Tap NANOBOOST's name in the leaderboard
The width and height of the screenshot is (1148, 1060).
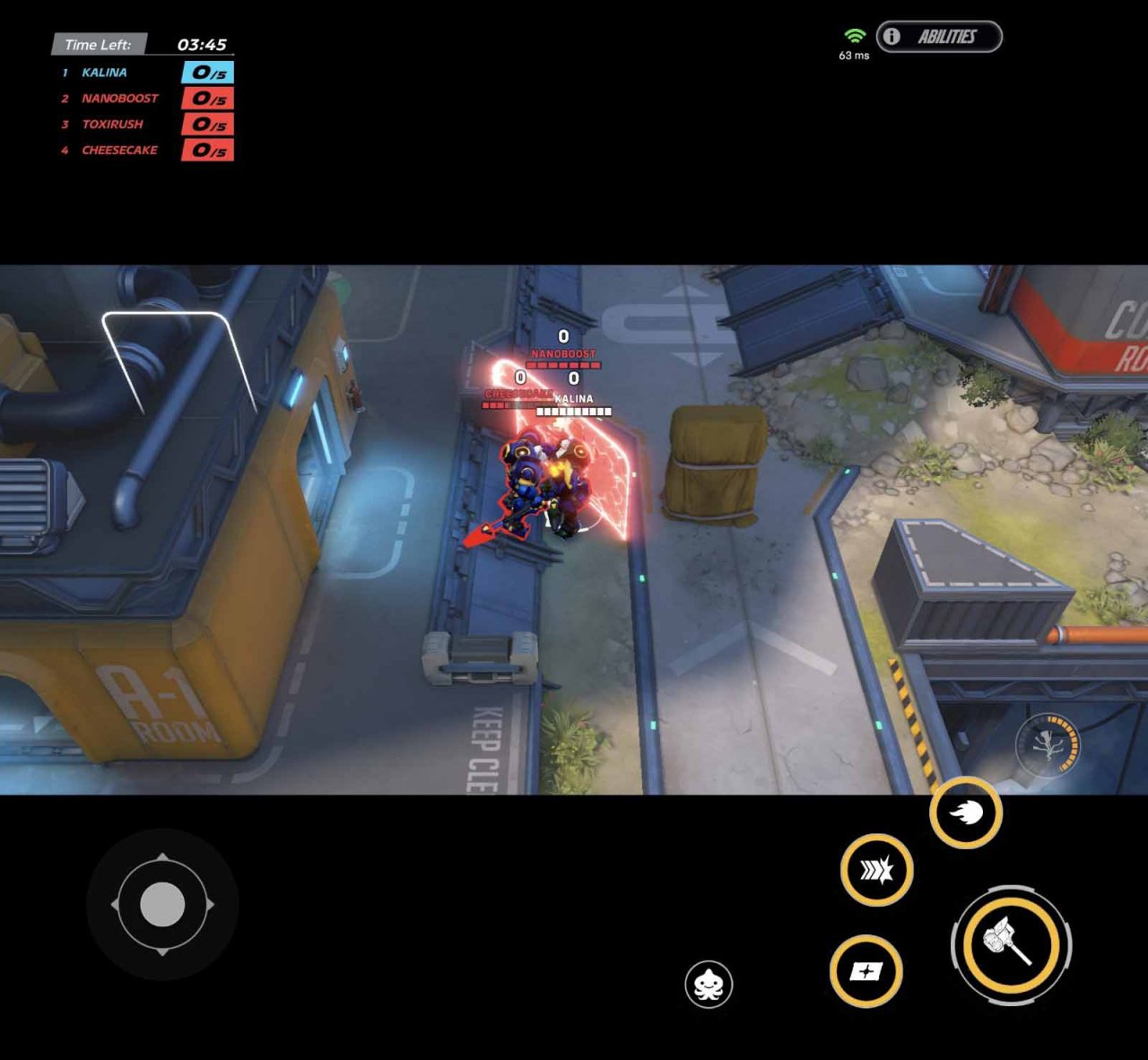pos(119,99)
